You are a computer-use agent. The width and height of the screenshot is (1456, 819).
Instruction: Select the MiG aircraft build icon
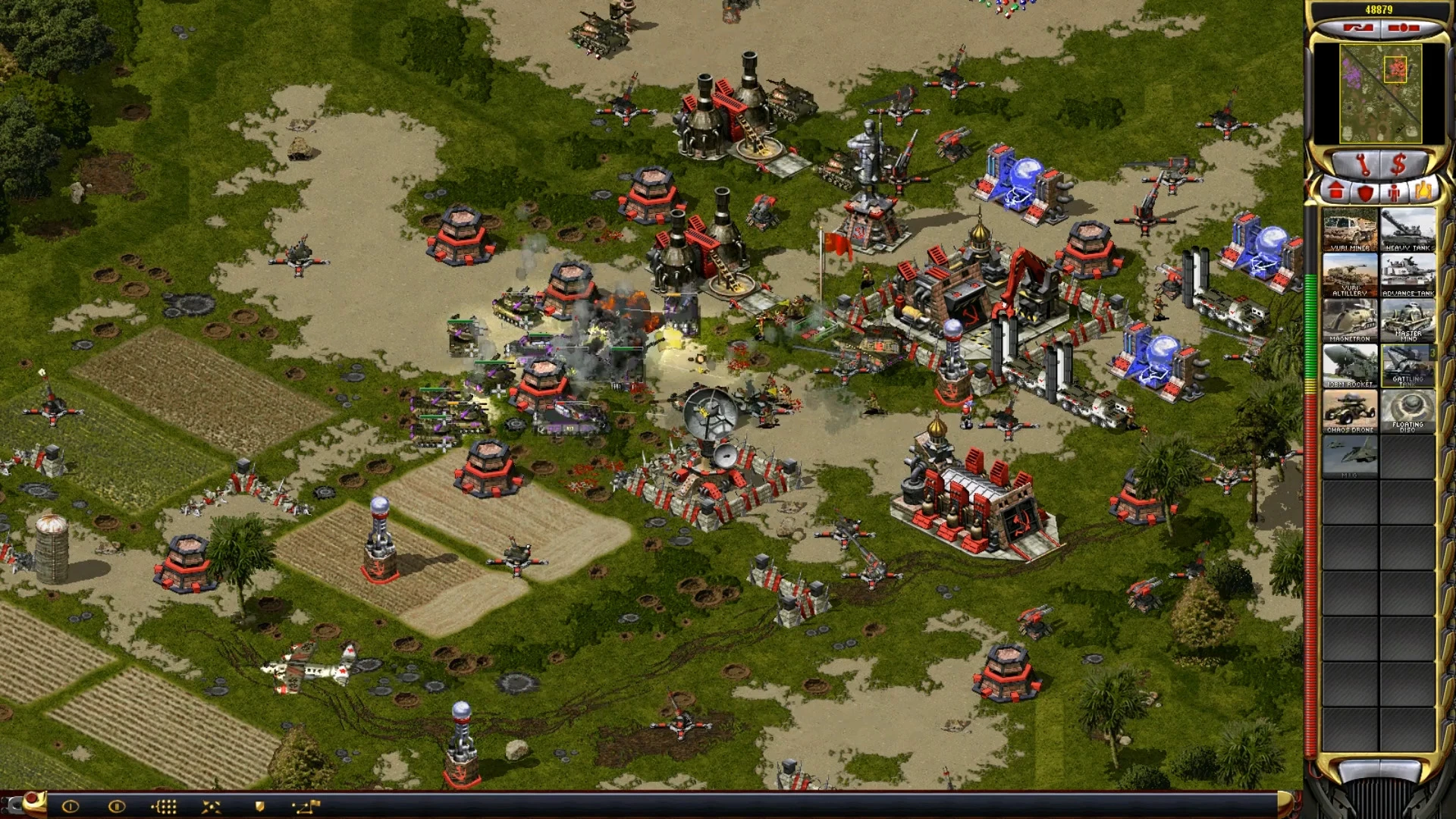(x=1350, y=457)
